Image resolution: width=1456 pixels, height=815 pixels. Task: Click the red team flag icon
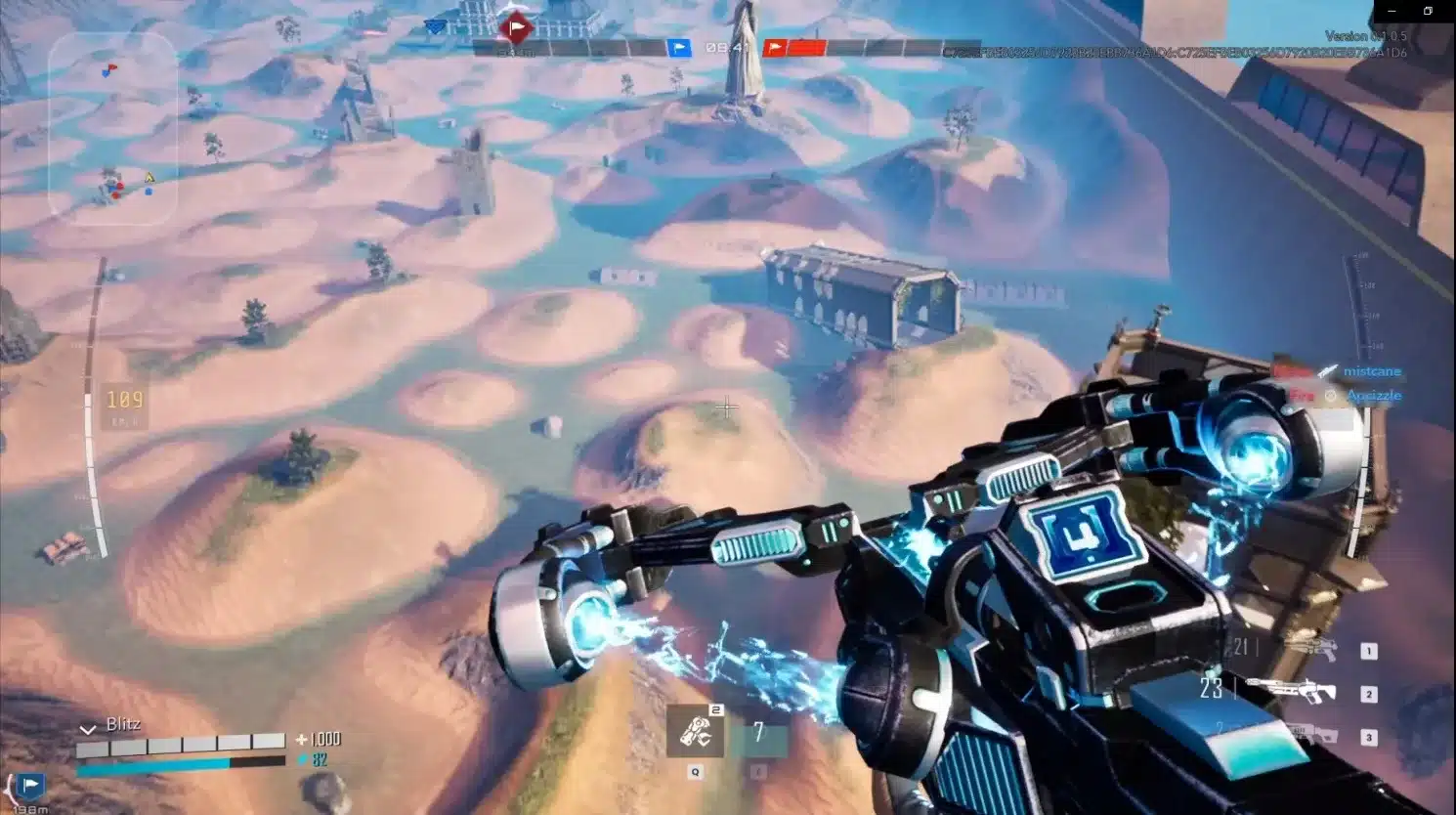coord(775,47)
